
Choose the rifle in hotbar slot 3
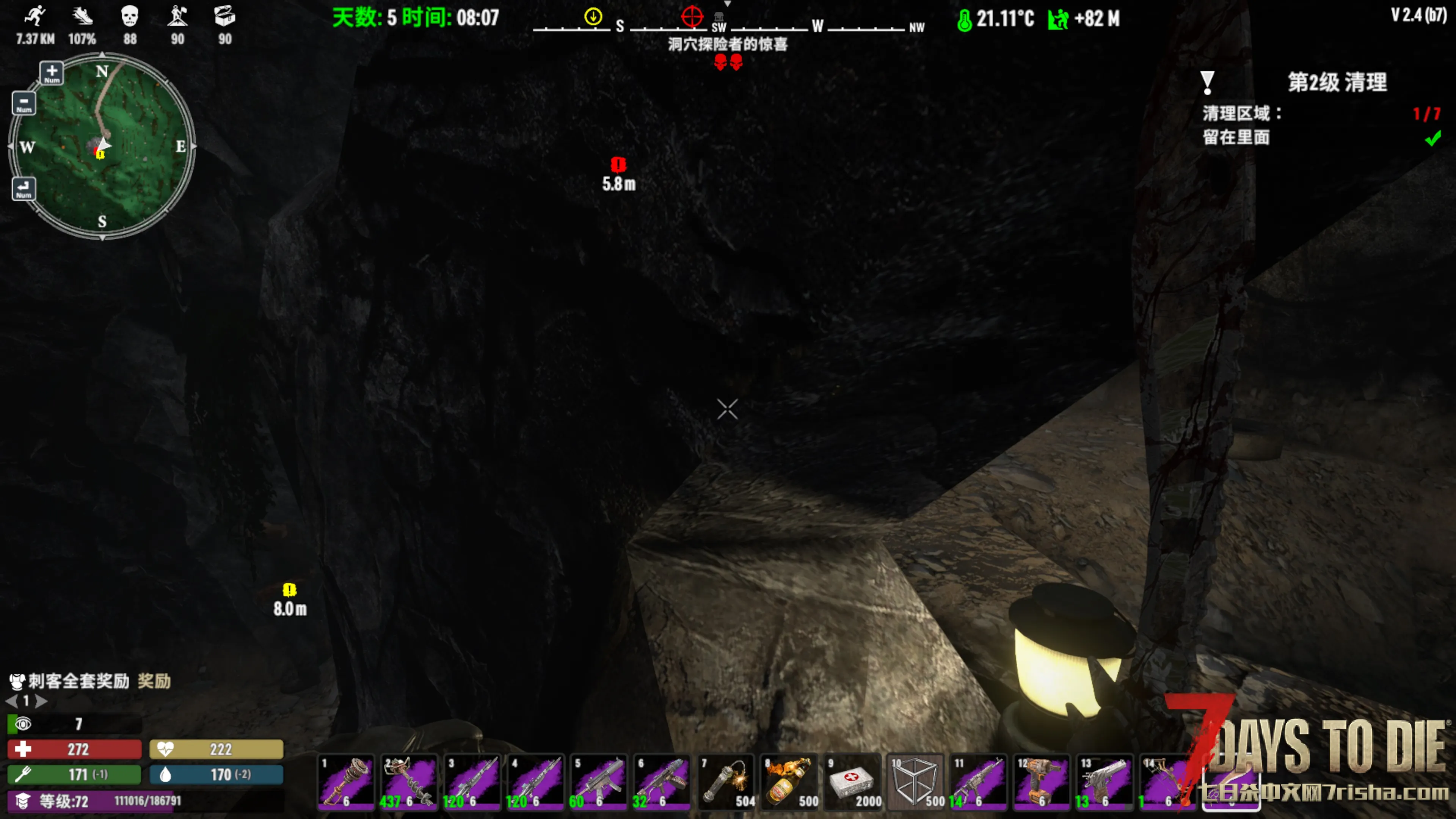coord(472,782)
